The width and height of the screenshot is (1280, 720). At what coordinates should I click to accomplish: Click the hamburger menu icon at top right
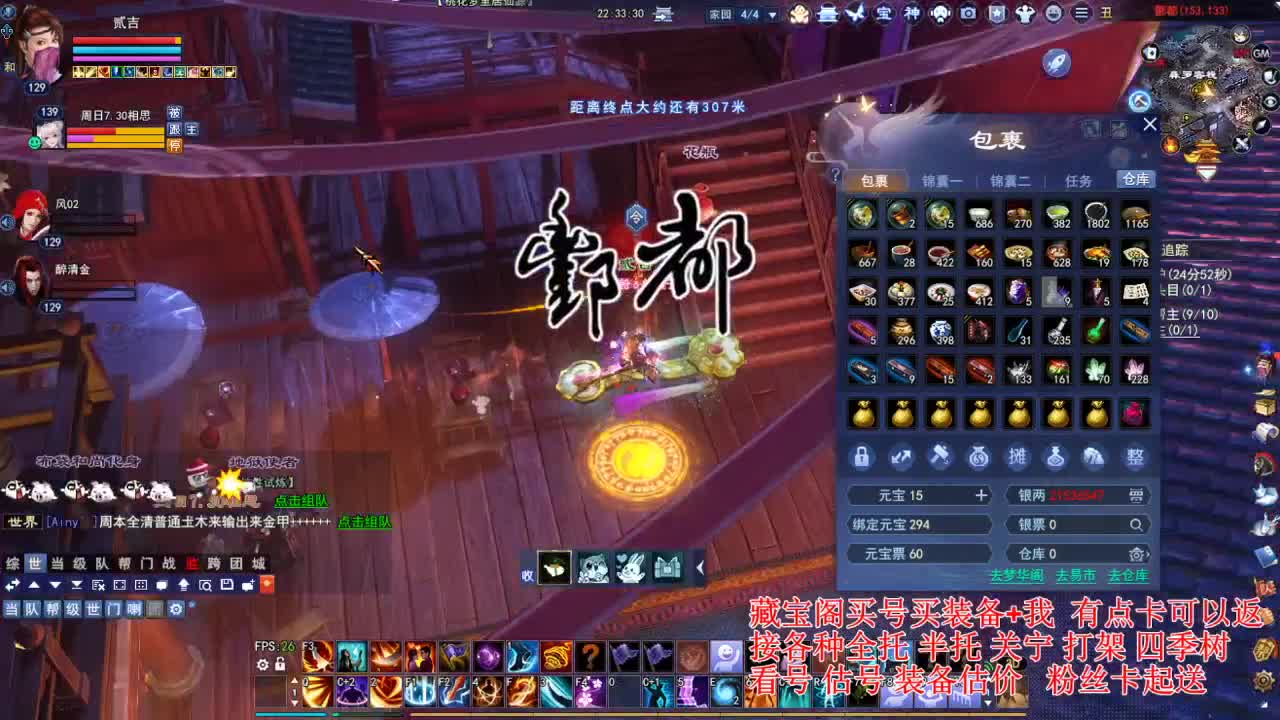[1081, 14]
